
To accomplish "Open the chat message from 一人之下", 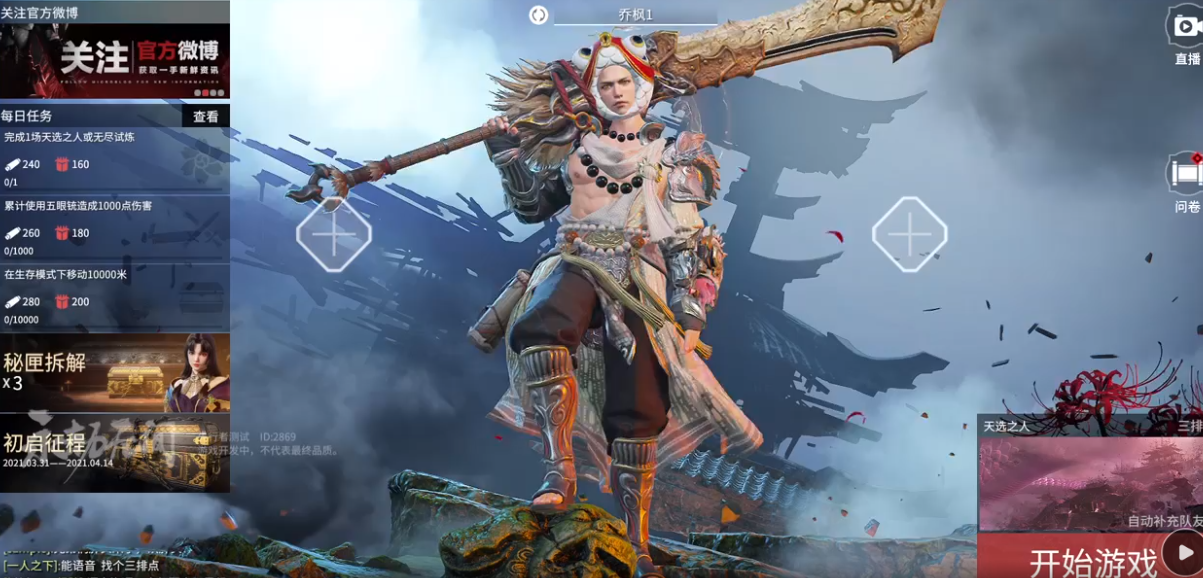I will [x=80, y=566].
